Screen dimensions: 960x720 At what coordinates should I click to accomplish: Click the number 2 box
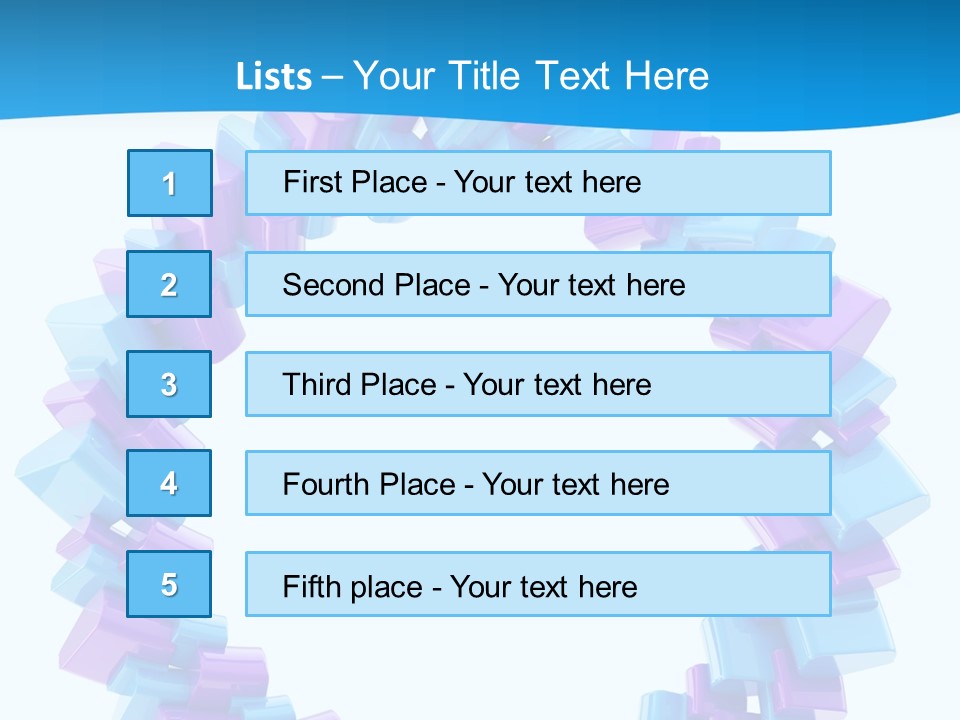click(170, 284)
